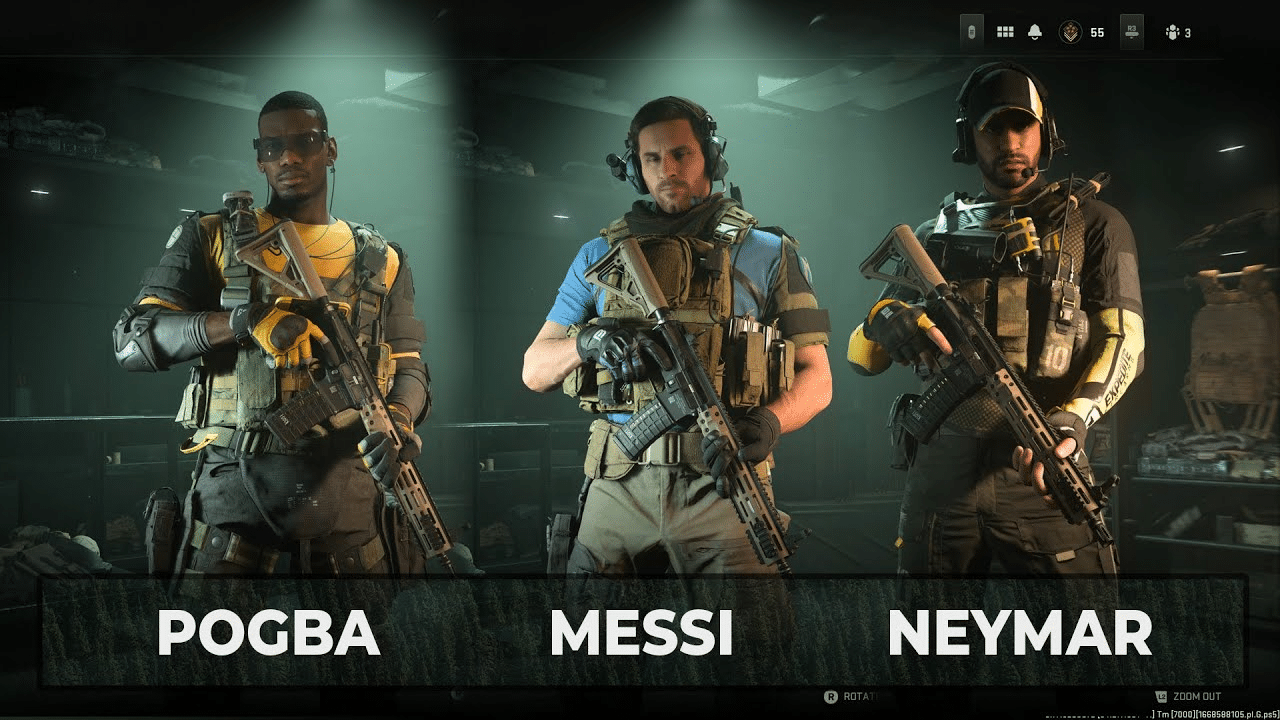Select the POGBA operator label
Image resolution: width=1280 pixels, height=720 pixels.
pyautogui.click(x=268, y=632)
